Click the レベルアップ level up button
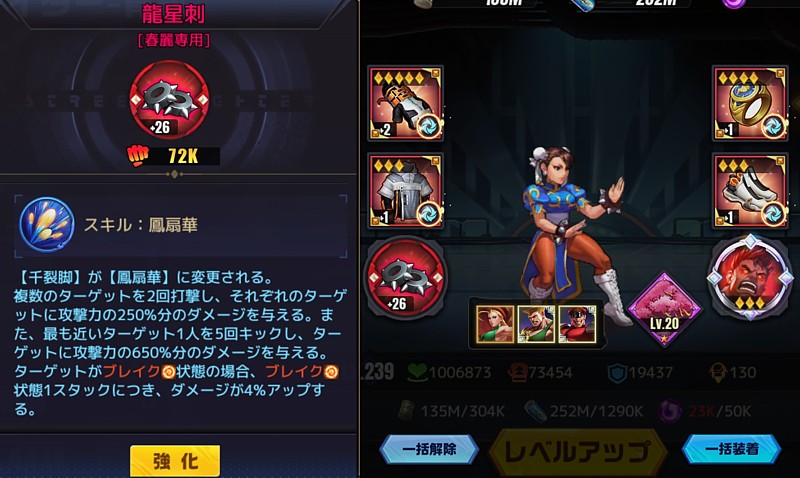This screenshot has width=800, height=478. pyautogui.click(x=577, y=453)
